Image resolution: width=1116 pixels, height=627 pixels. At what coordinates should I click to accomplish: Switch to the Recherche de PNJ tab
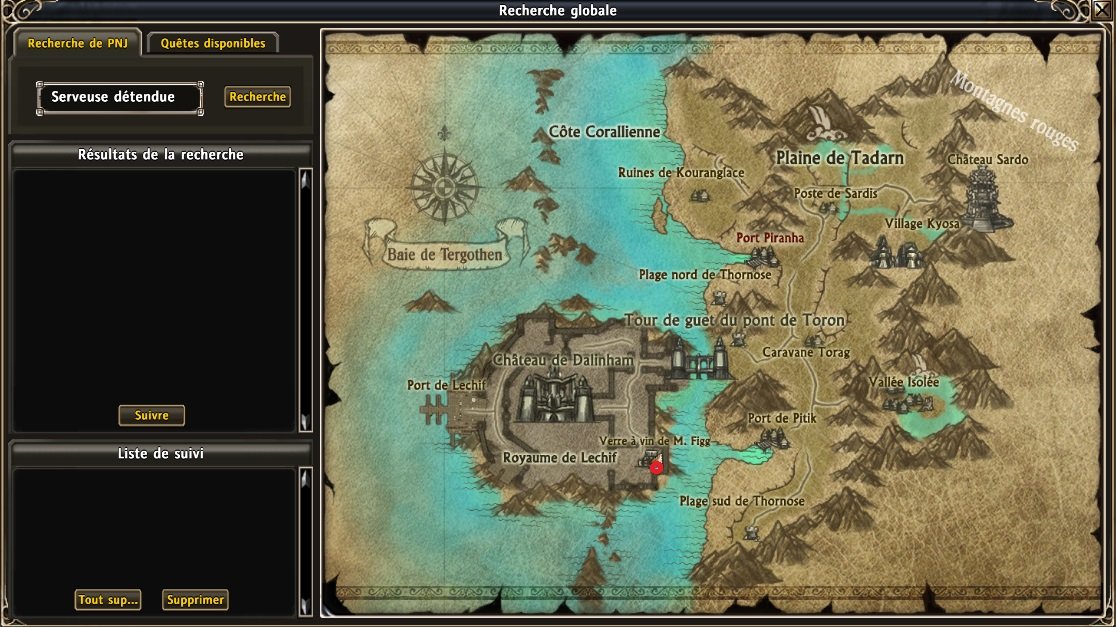click(x=77, y=44)
